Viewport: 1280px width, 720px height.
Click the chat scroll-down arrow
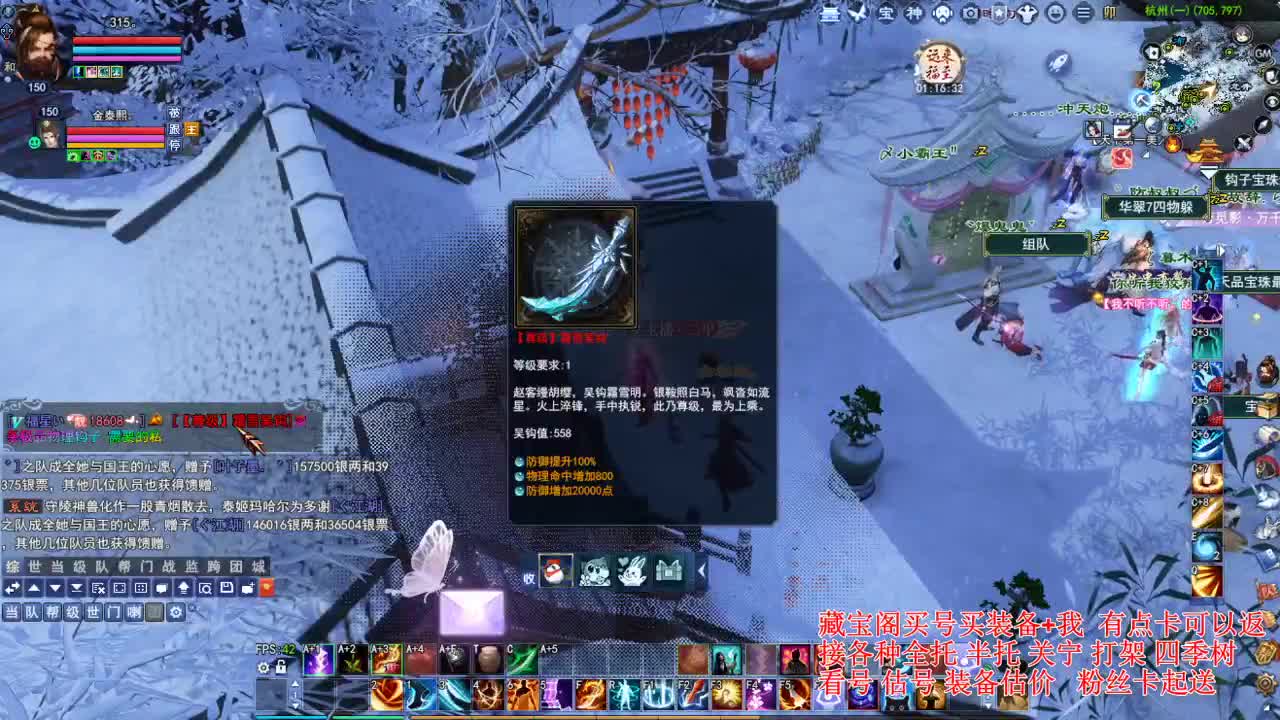(x=53, y=588)
